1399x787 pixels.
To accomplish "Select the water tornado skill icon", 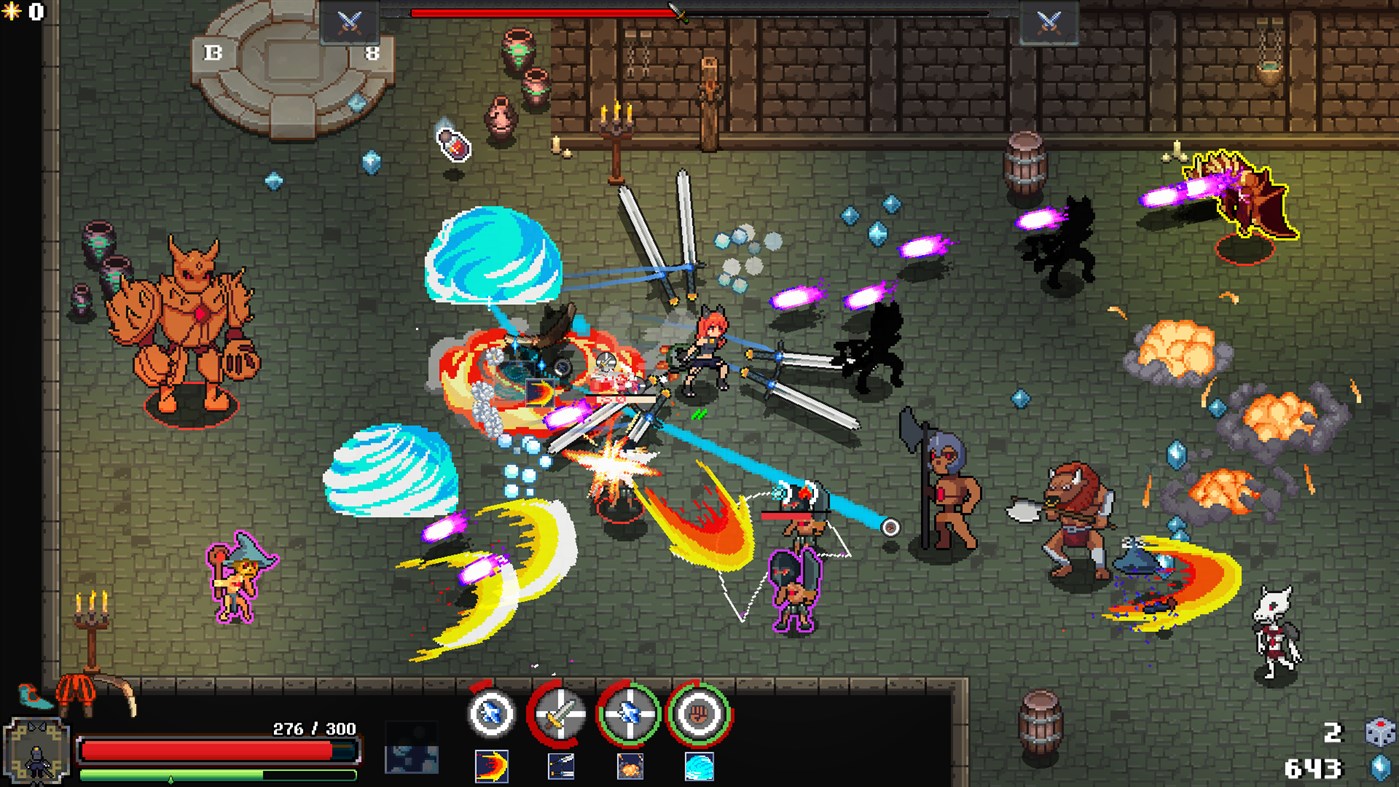I will click(700, 768).
